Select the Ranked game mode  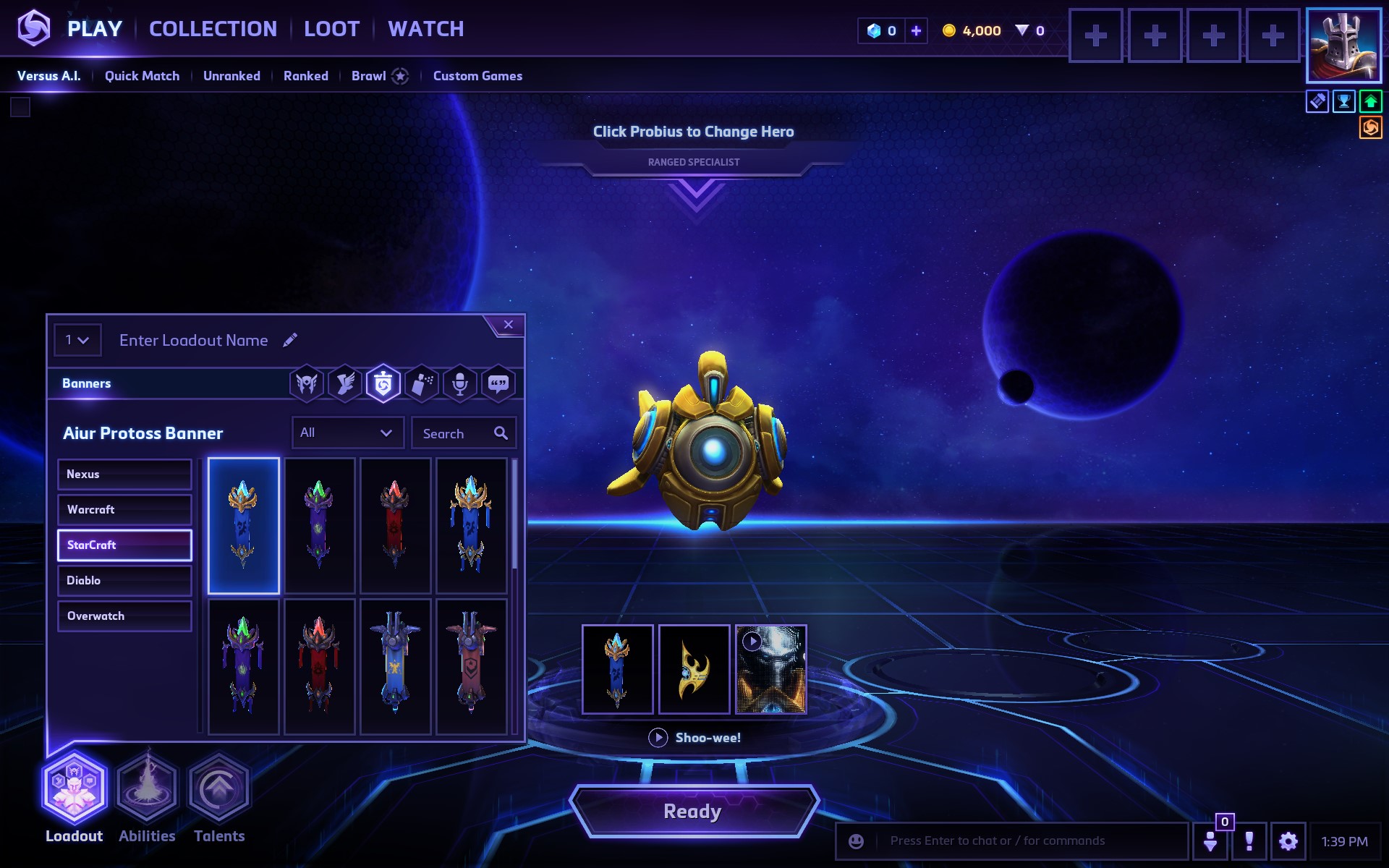pos(305,76)
